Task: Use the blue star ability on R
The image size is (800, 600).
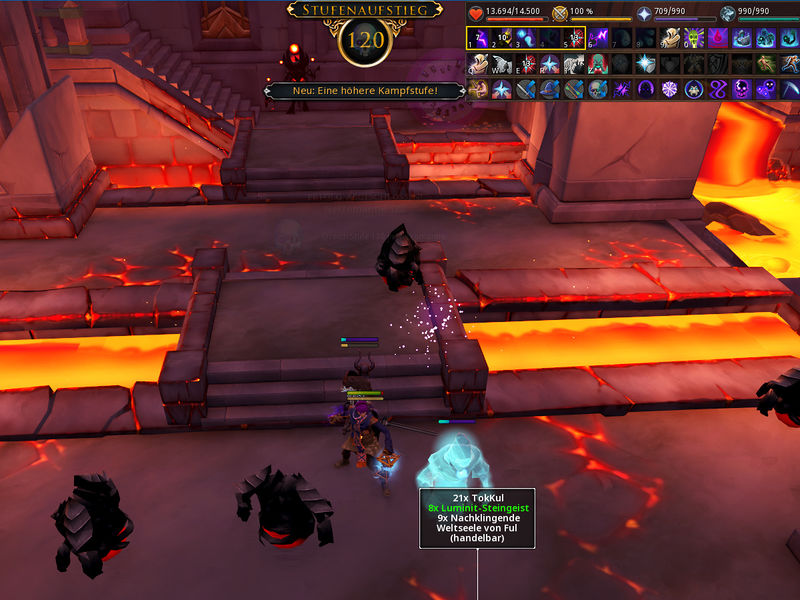Action: pyautogui.click(x=550, y=64)
